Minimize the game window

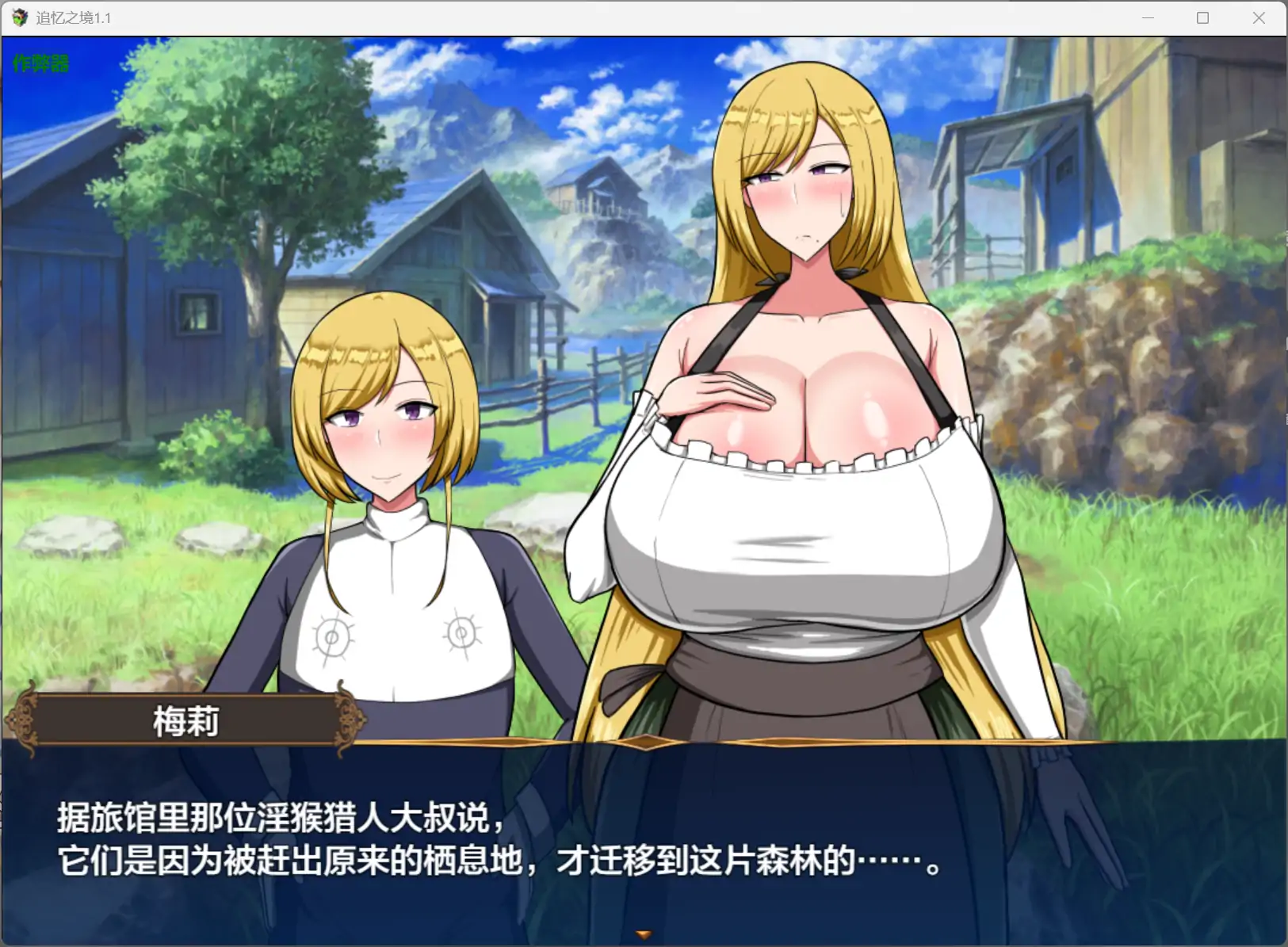point(1148,18)
